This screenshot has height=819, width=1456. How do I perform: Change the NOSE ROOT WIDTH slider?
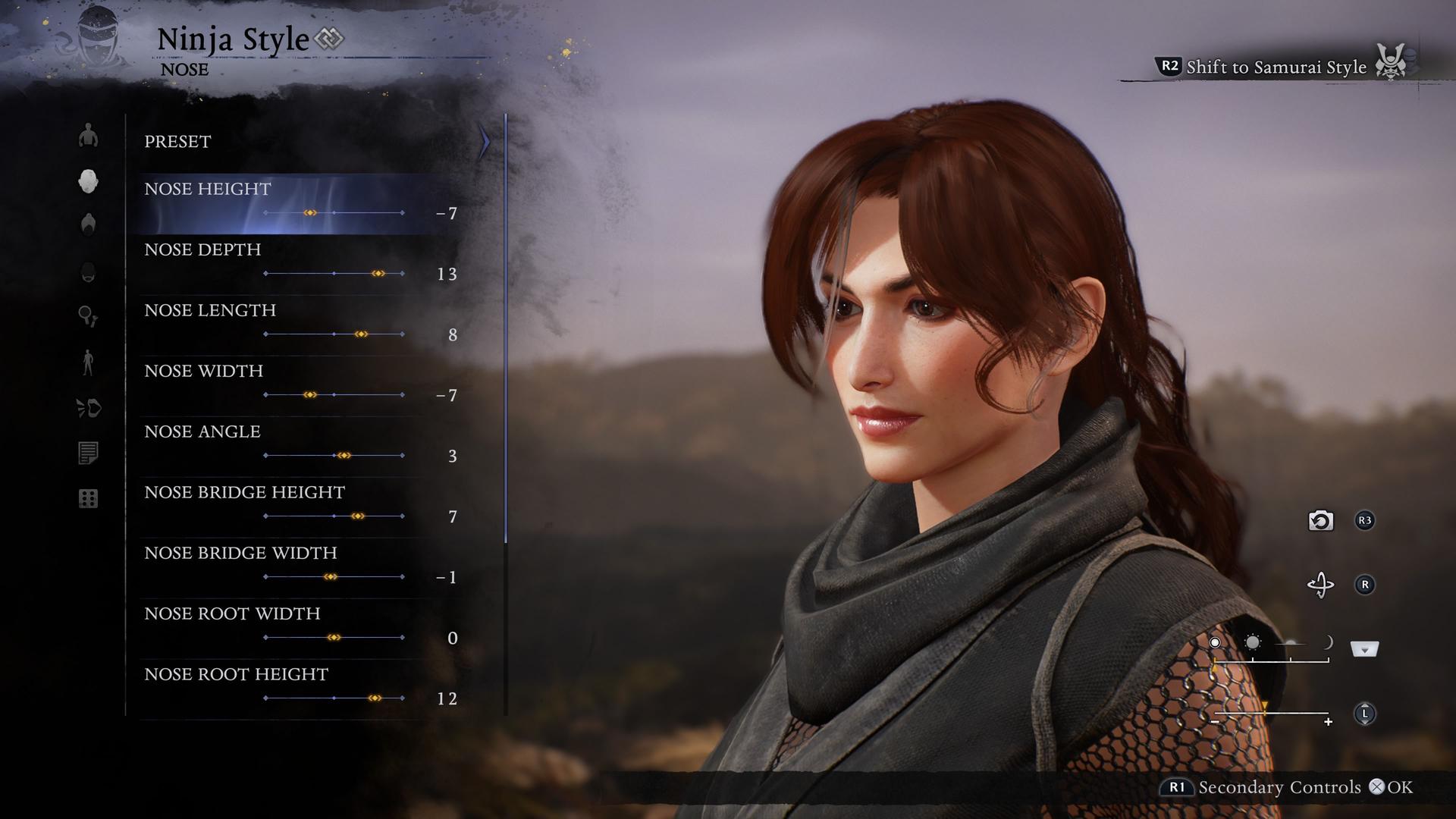pos(334,638)
